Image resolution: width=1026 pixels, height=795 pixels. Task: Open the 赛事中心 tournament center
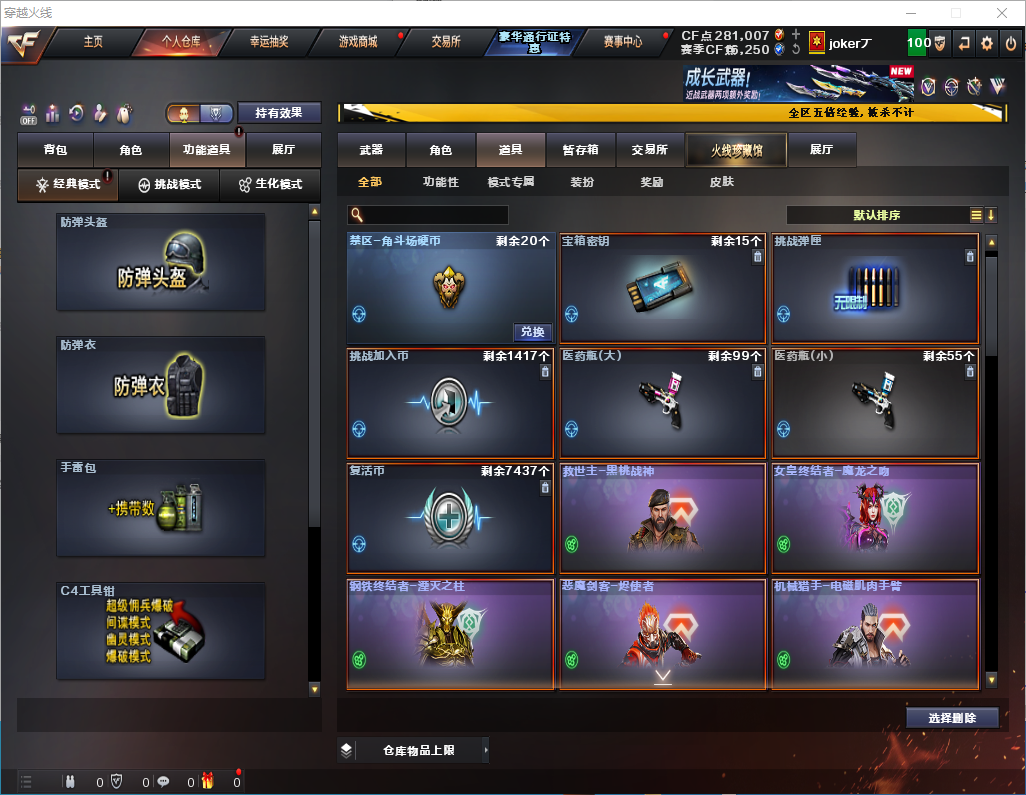622,42
